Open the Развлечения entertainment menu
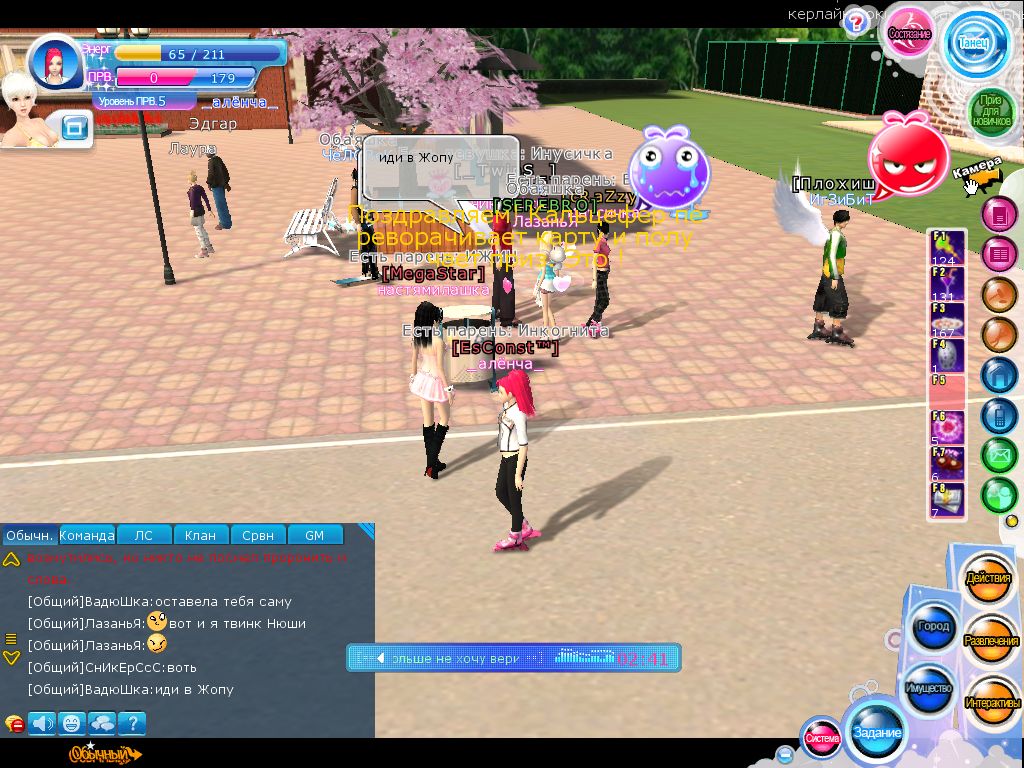The height and width of the screenshot is (768, 1024). tap(990, 640)
